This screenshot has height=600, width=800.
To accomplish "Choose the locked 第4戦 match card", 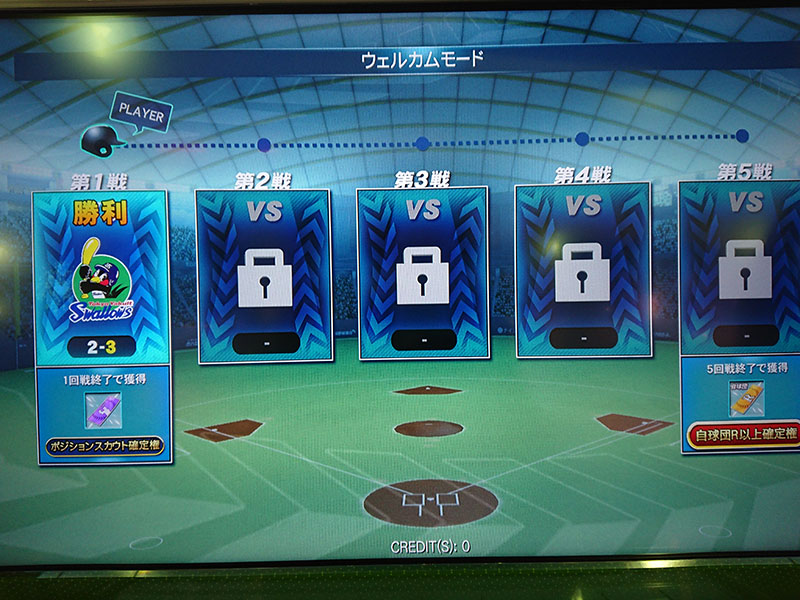I will click(583, 271).
